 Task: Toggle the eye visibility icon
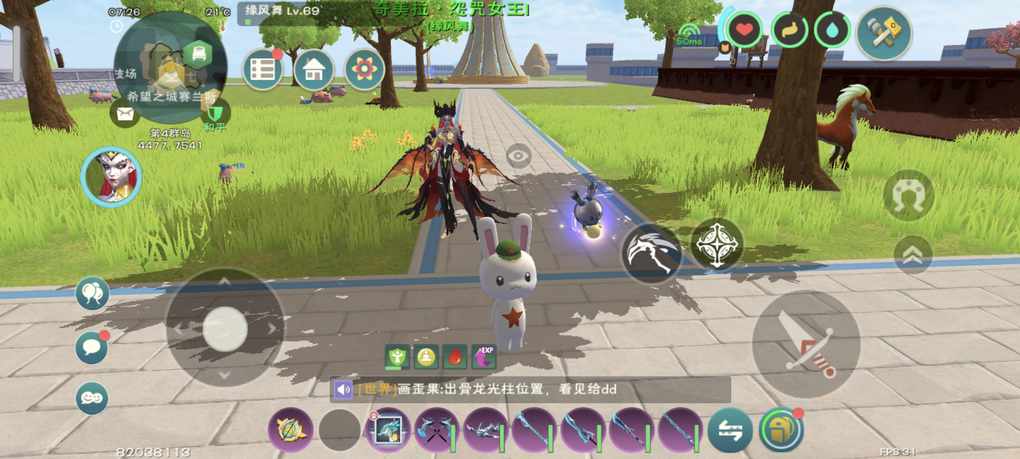click(518, 155)
